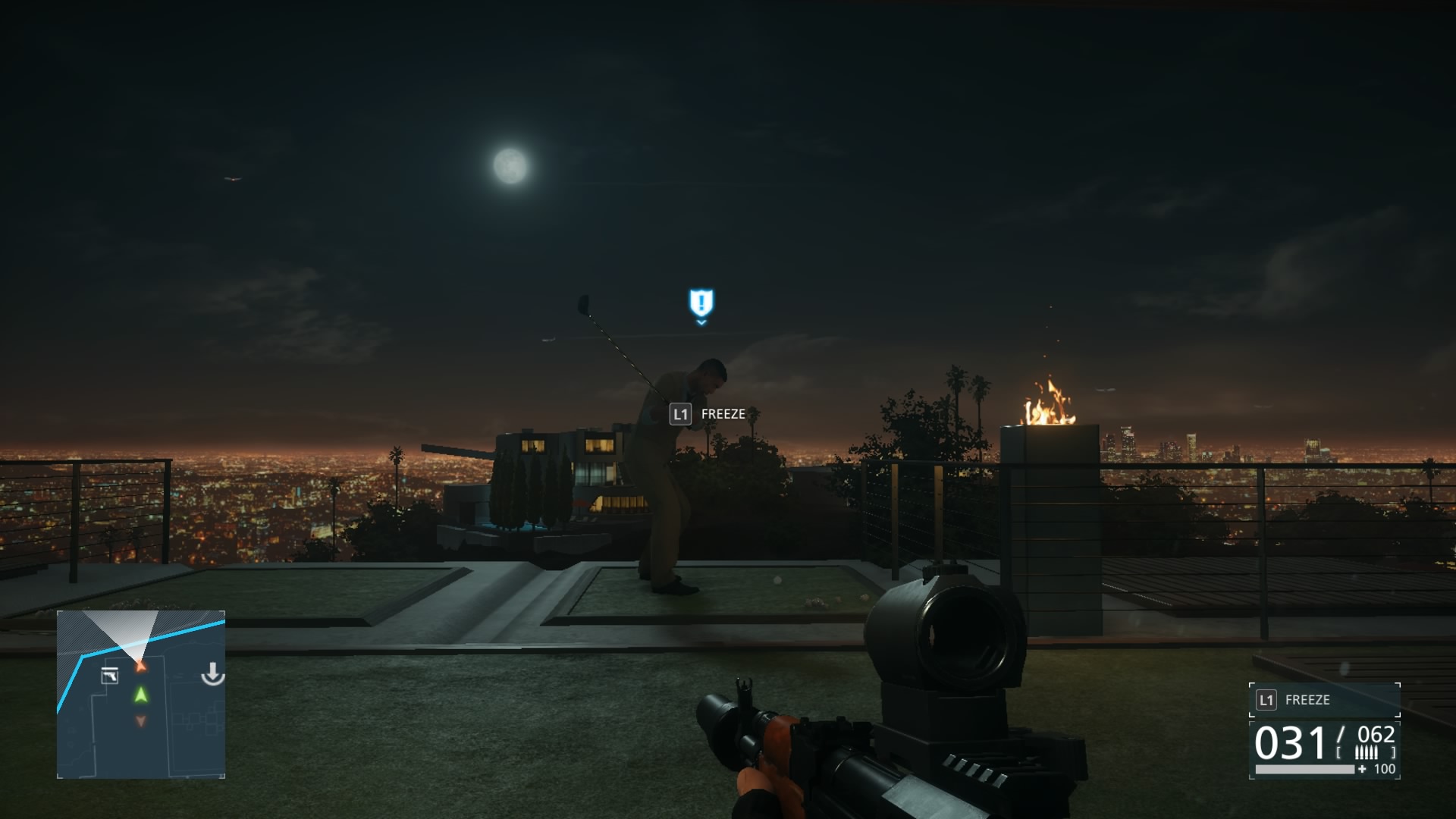Screen dimensions: 1456x819
Task: Click the minimap panel
Action: (x=141, y=694)
